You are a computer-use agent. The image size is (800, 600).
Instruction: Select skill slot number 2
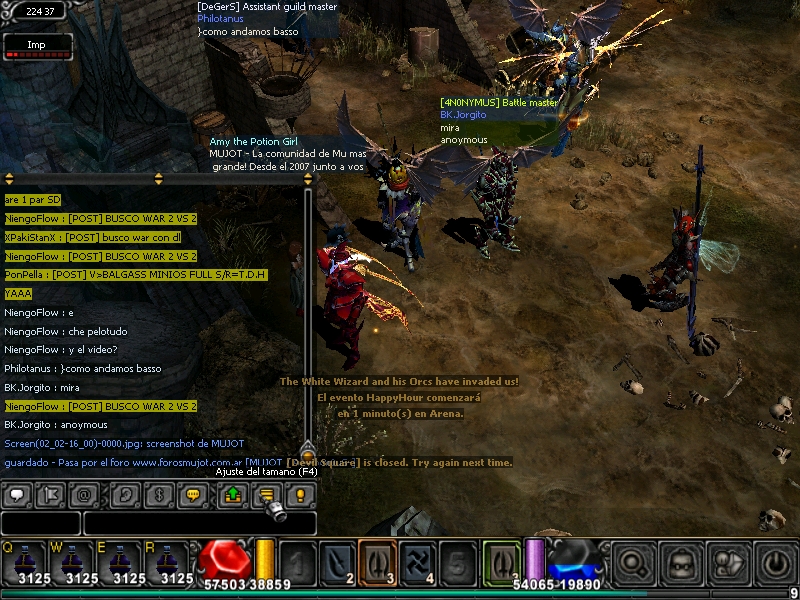point(338,562)
